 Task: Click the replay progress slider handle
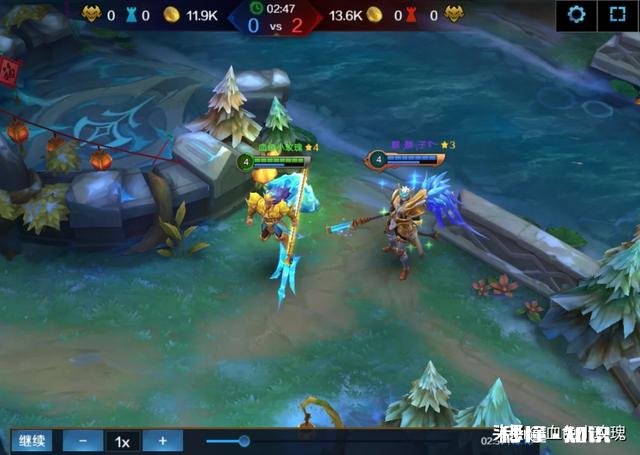click(x=244, y=441)
